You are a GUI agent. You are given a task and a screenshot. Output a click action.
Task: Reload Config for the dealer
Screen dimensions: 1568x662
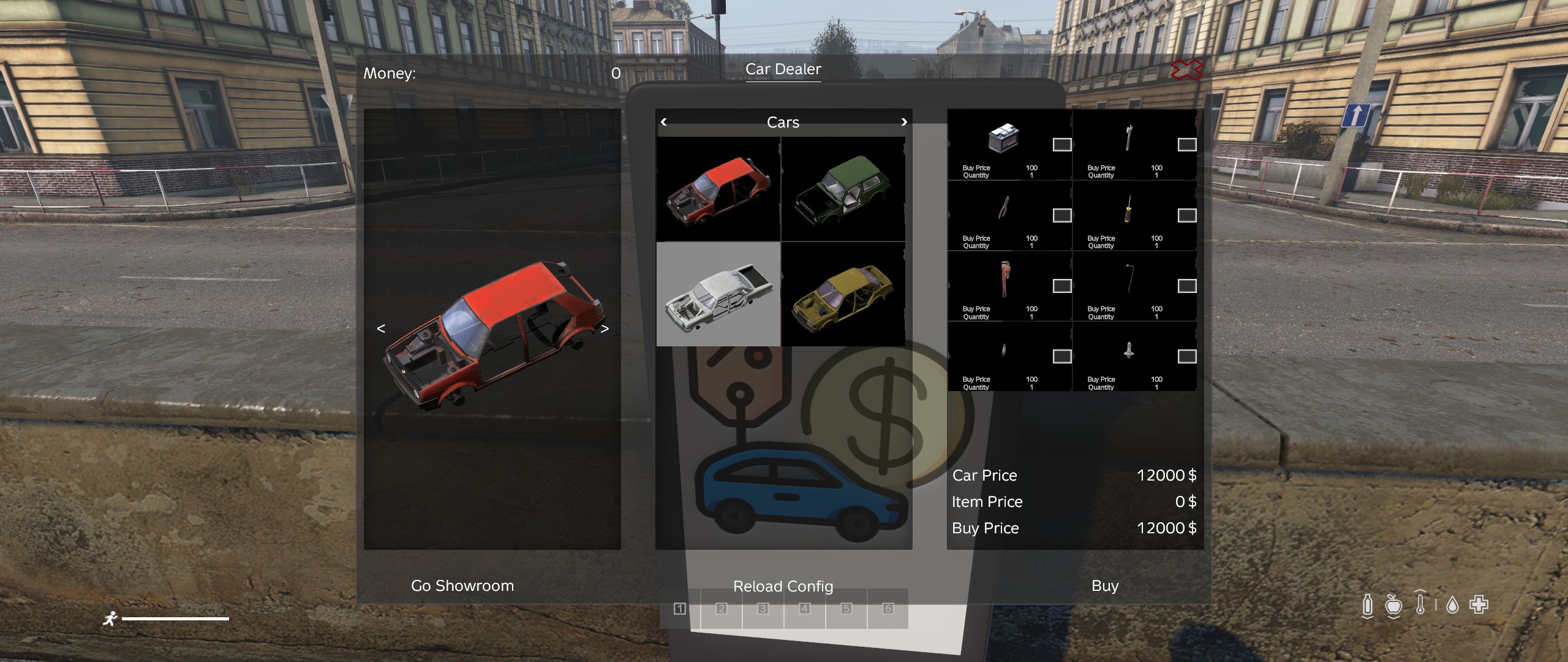pyautogui.click(x=783, y=587)
